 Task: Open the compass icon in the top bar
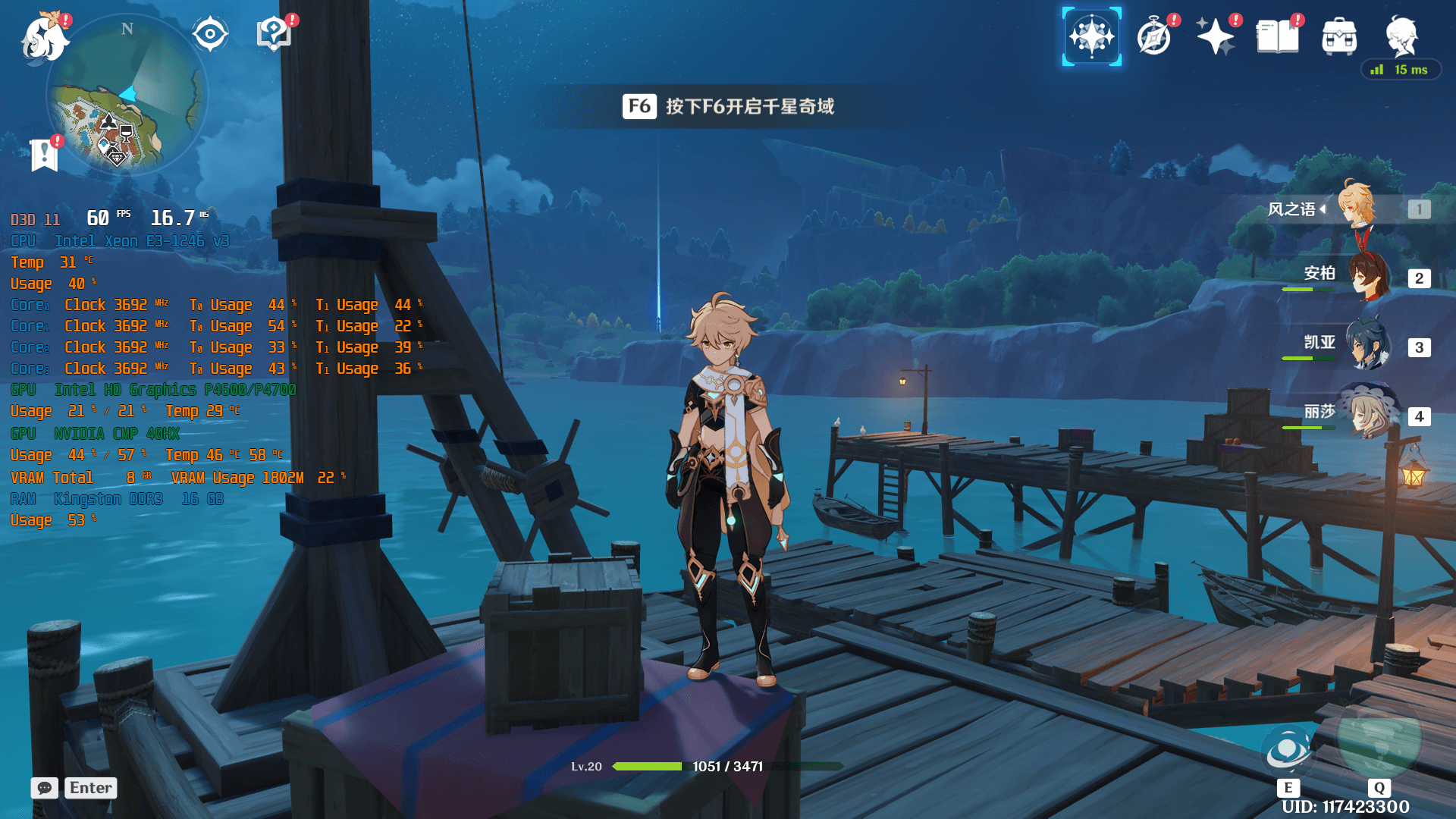[1154, 36]
